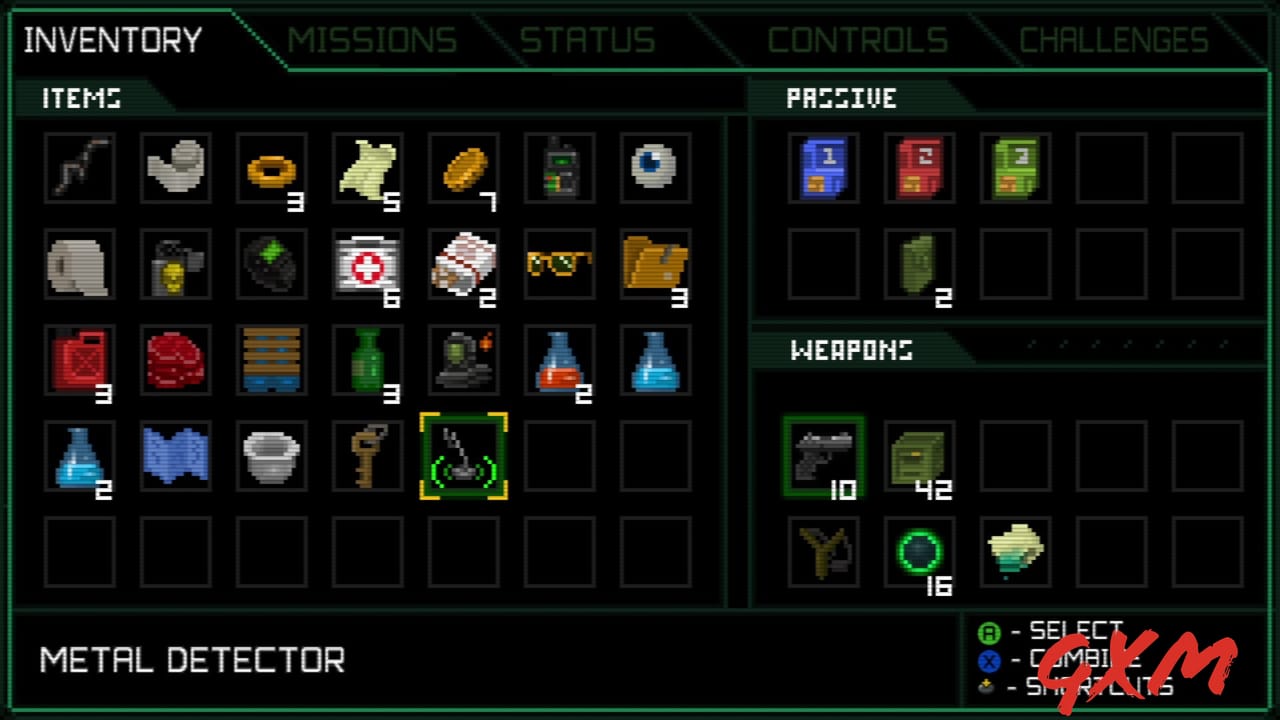Select the crumpled paper weapon

coord(1015,555)
